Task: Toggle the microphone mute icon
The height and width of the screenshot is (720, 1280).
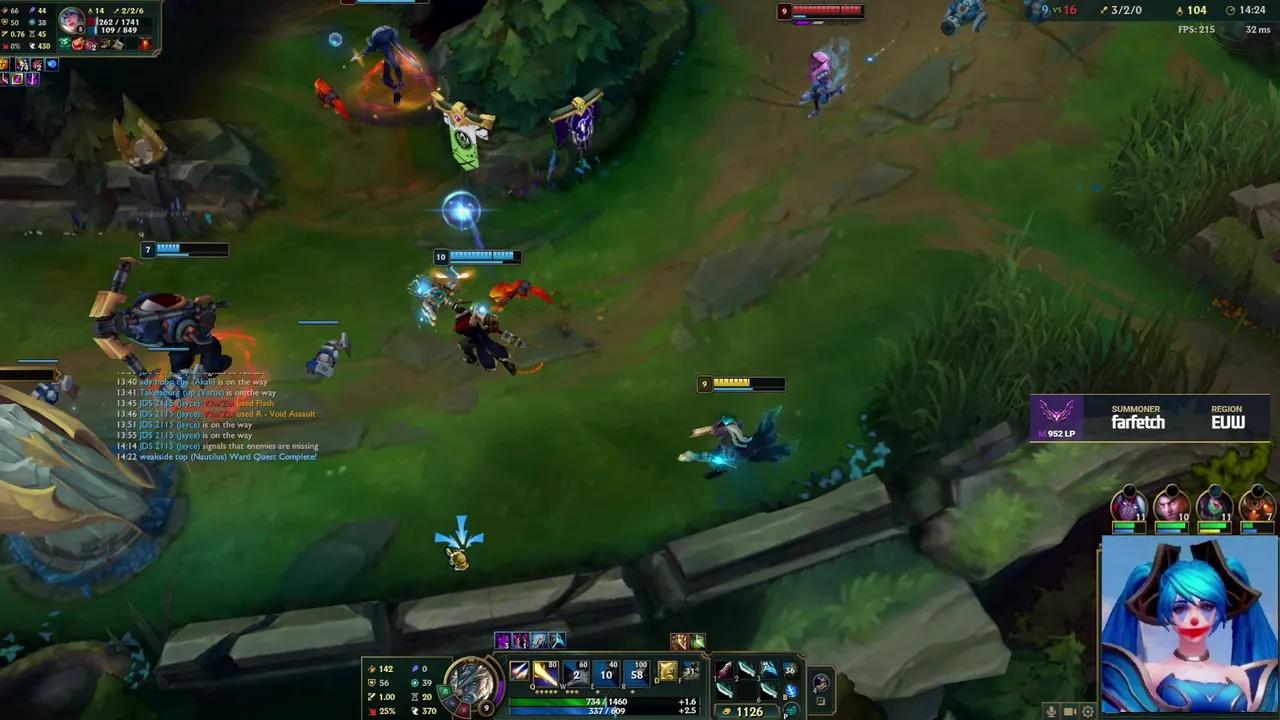Action: [x=1051, y=711]
